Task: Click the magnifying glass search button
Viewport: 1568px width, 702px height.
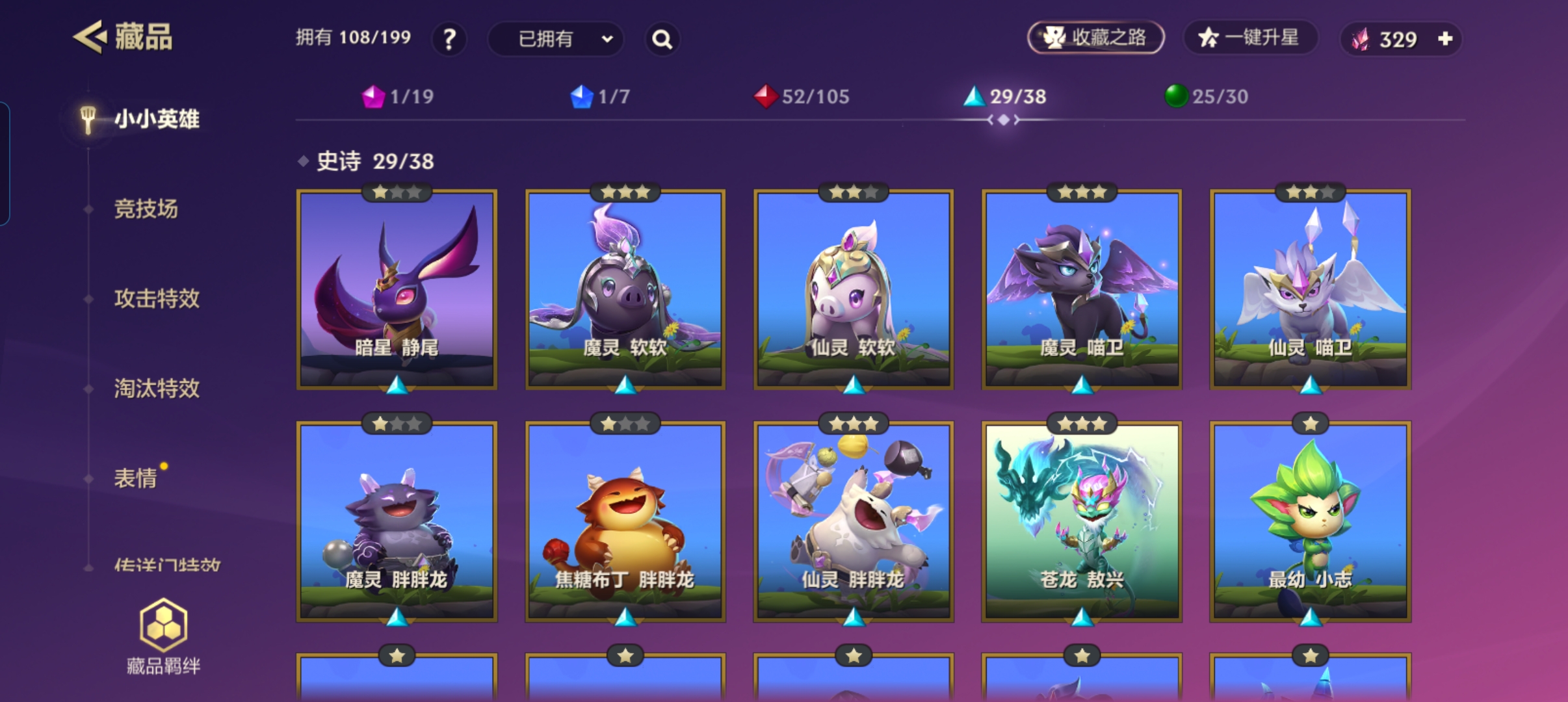Action: tap(662, 40)
